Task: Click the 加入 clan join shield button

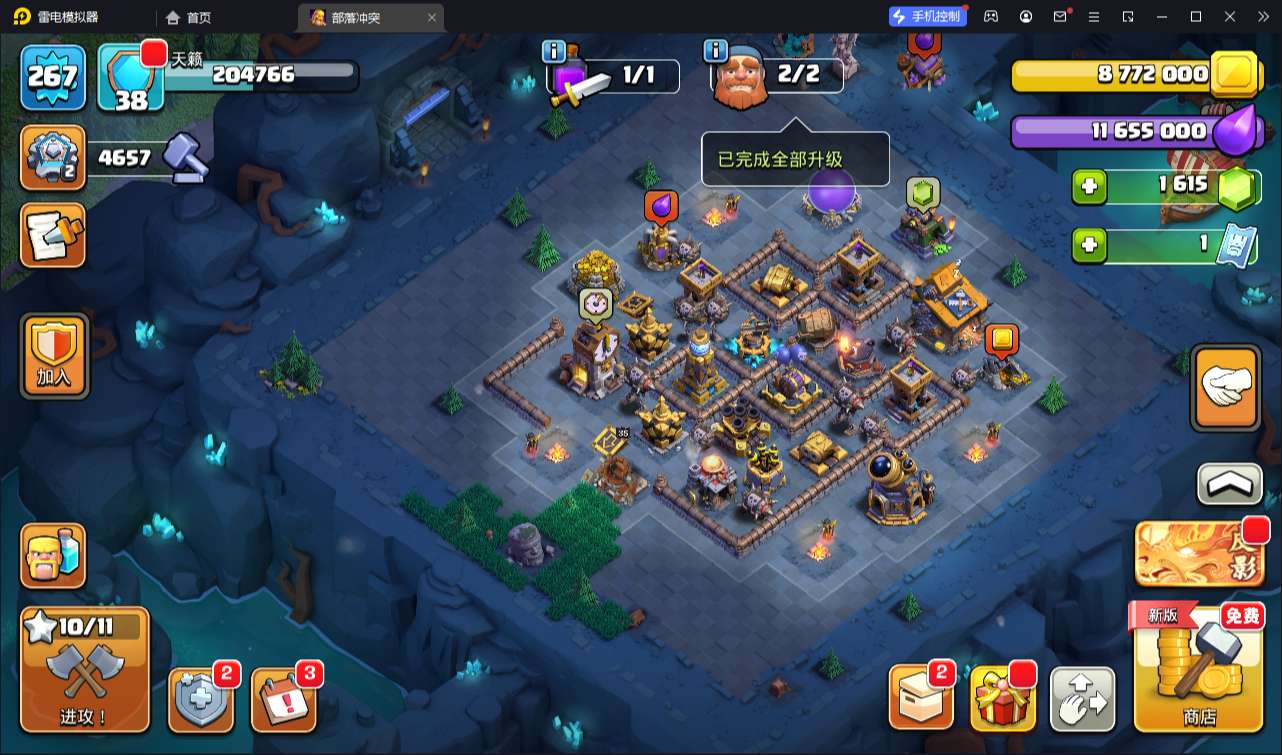Action: pyautogui.click(x=54, y=355)
